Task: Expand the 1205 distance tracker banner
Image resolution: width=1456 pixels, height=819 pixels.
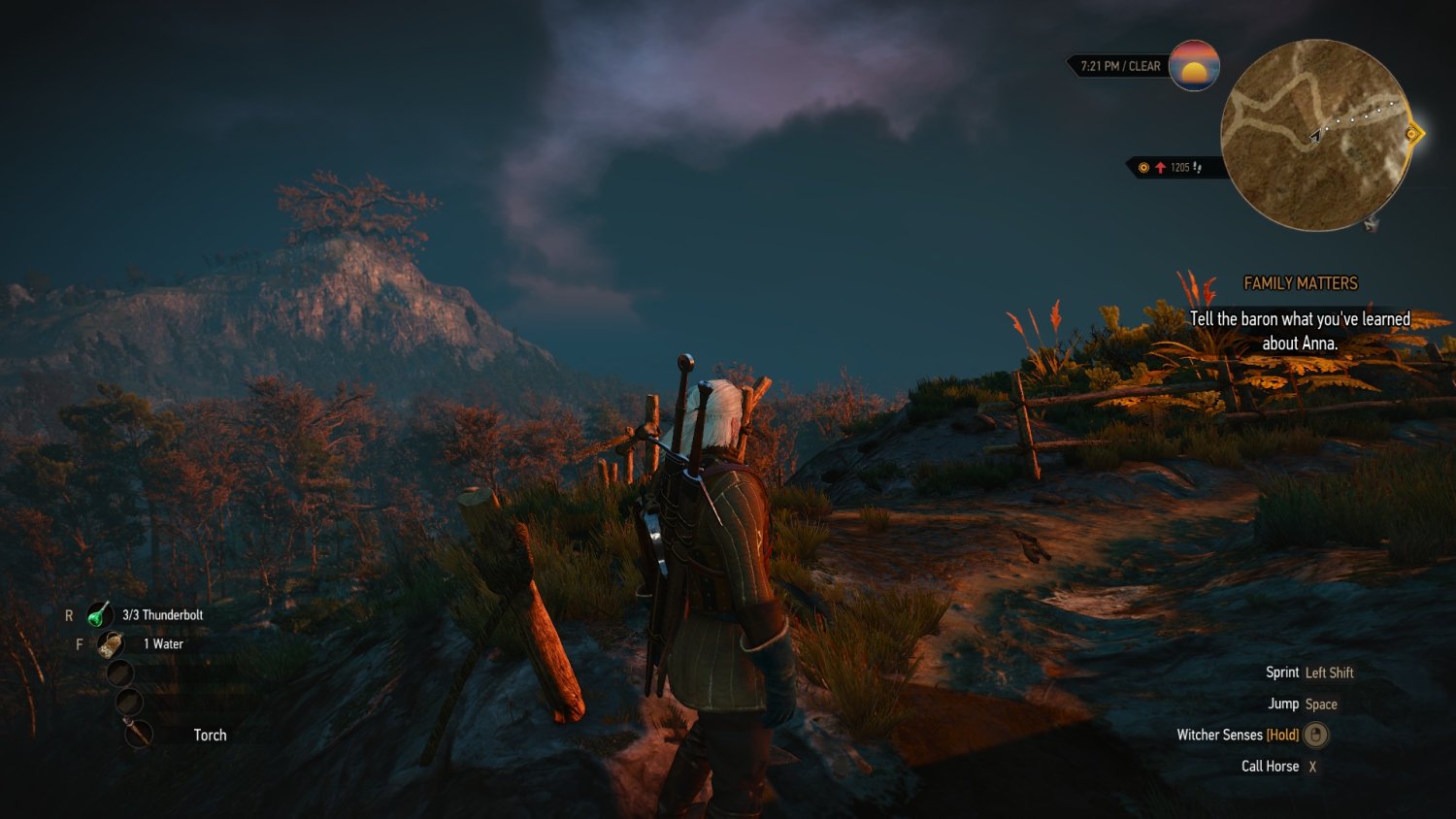Action: click(1170, 166)
